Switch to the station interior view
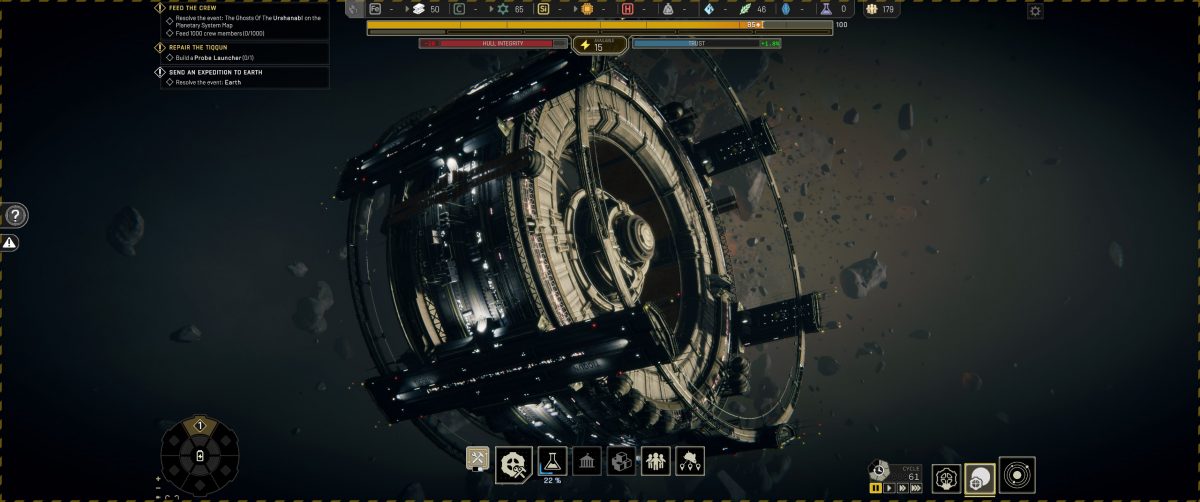 tap(946, 478)
